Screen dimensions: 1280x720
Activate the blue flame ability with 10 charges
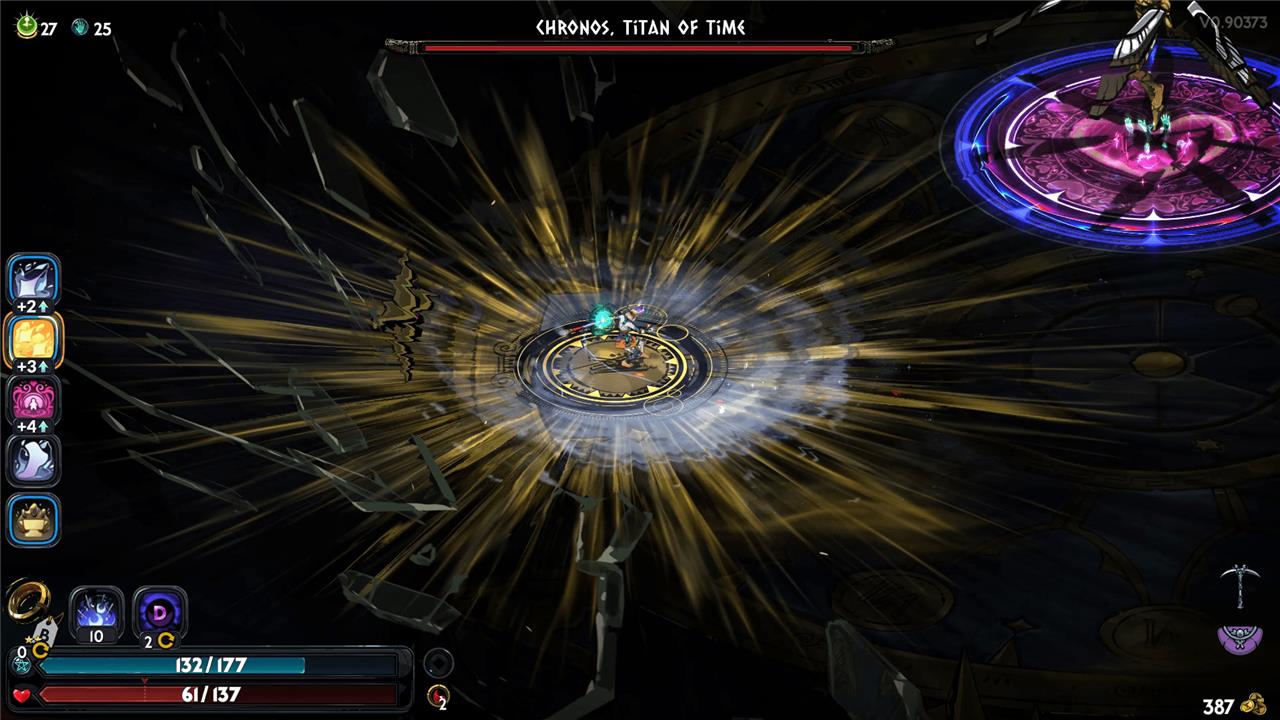tap(97, 611)
